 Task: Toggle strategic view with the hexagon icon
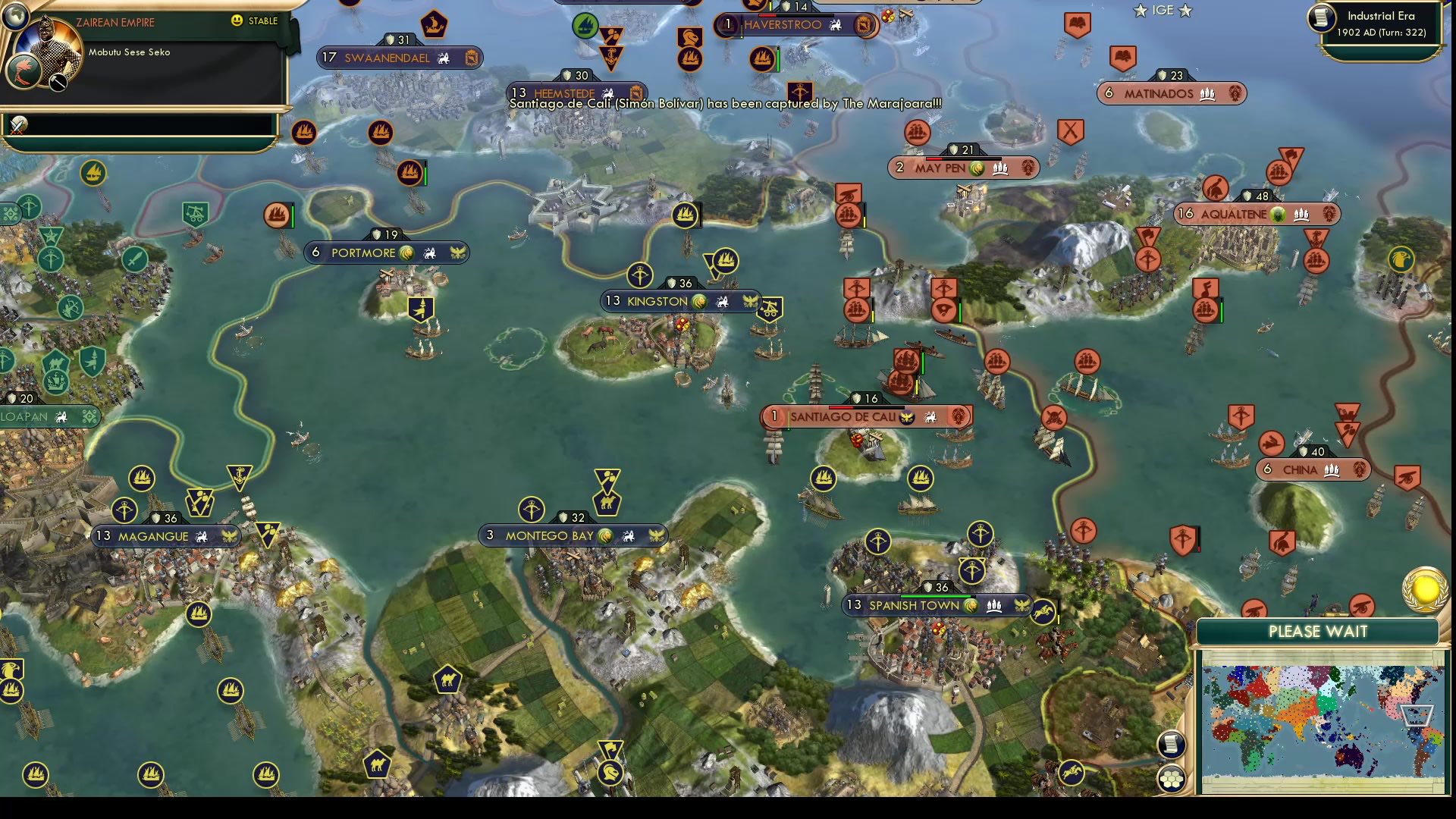click(x=1172, y=777)
